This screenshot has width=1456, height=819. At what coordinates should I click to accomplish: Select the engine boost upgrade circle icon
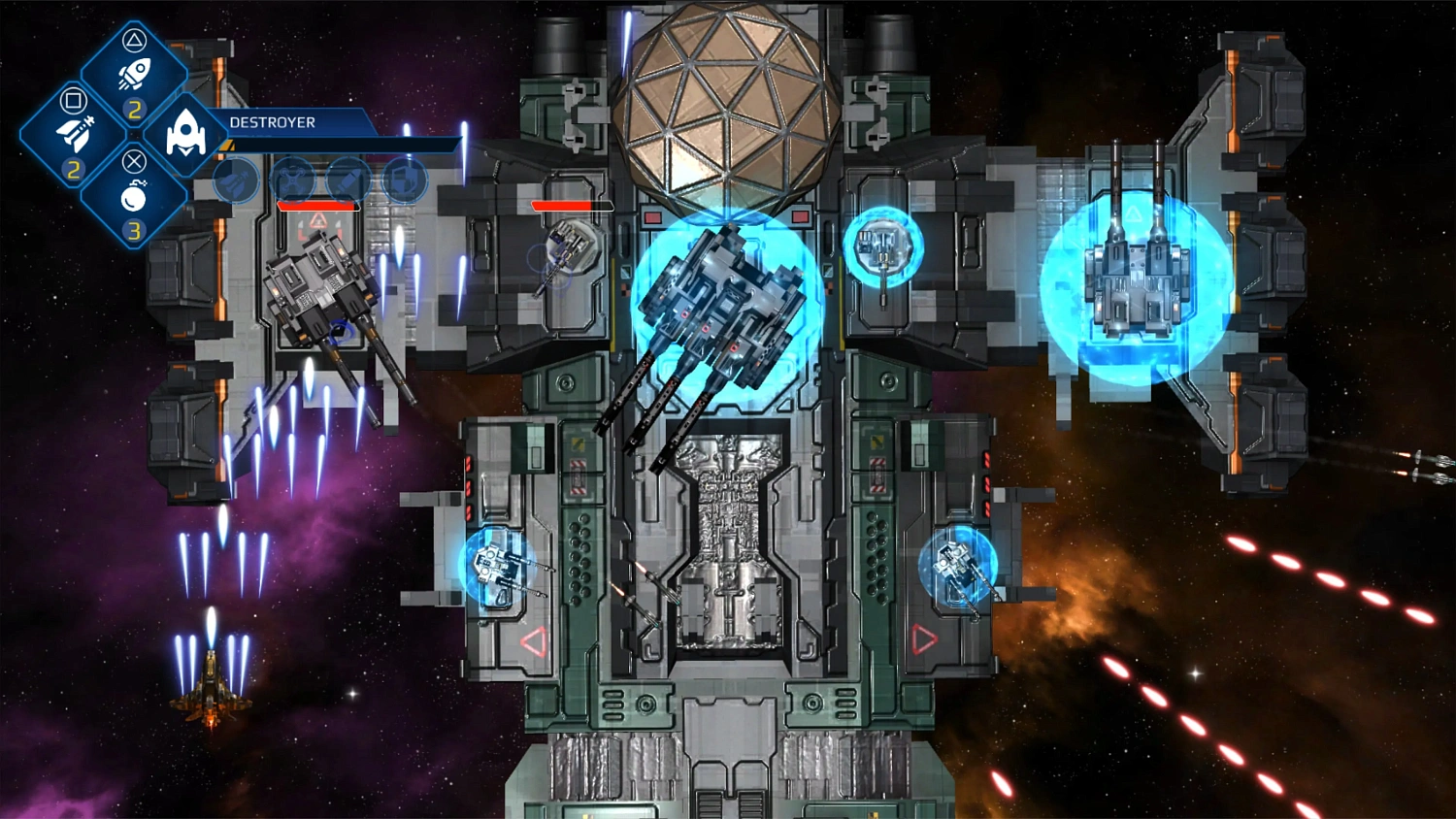coord(236,180)
